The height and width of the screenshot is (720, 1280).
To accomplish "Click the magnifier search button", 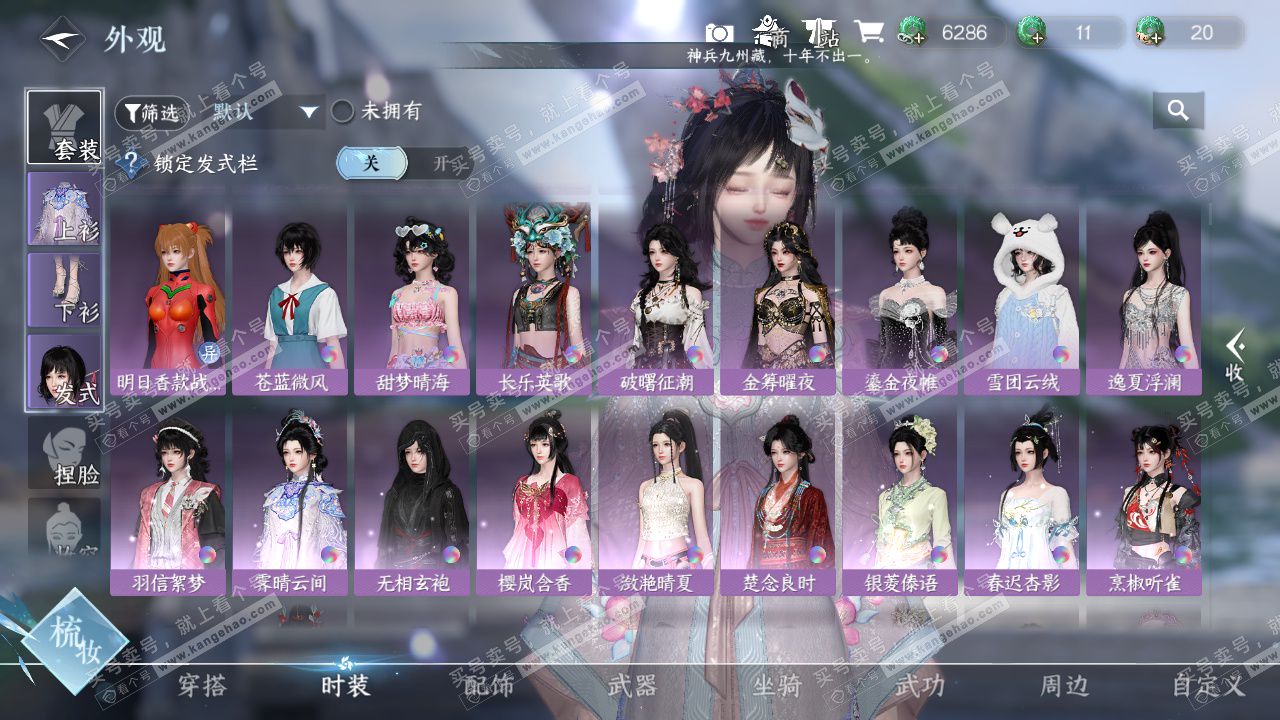I will 1178,111.
